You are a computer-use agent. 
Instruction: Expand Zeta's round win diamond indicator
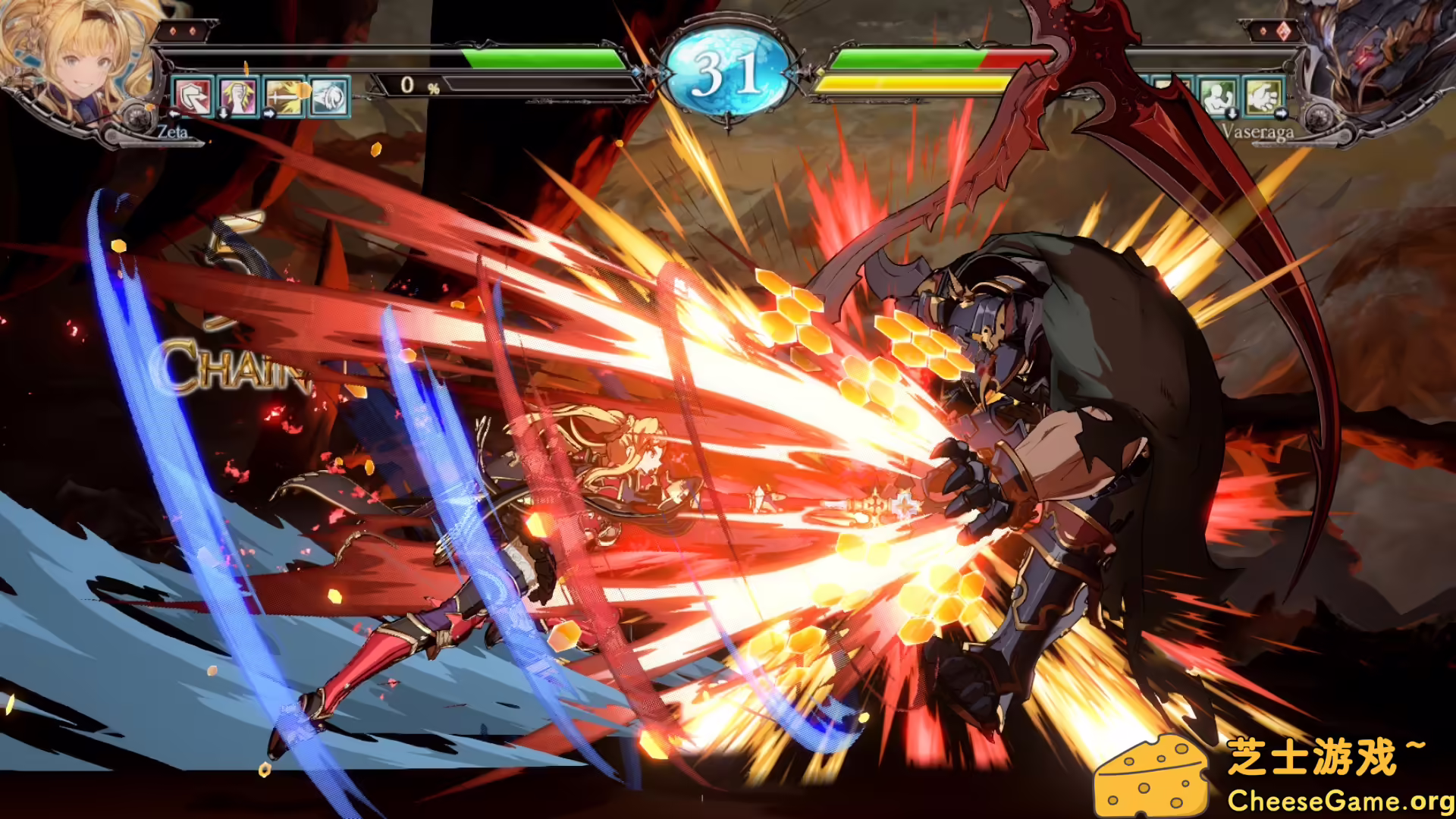[x=183, y=33]
